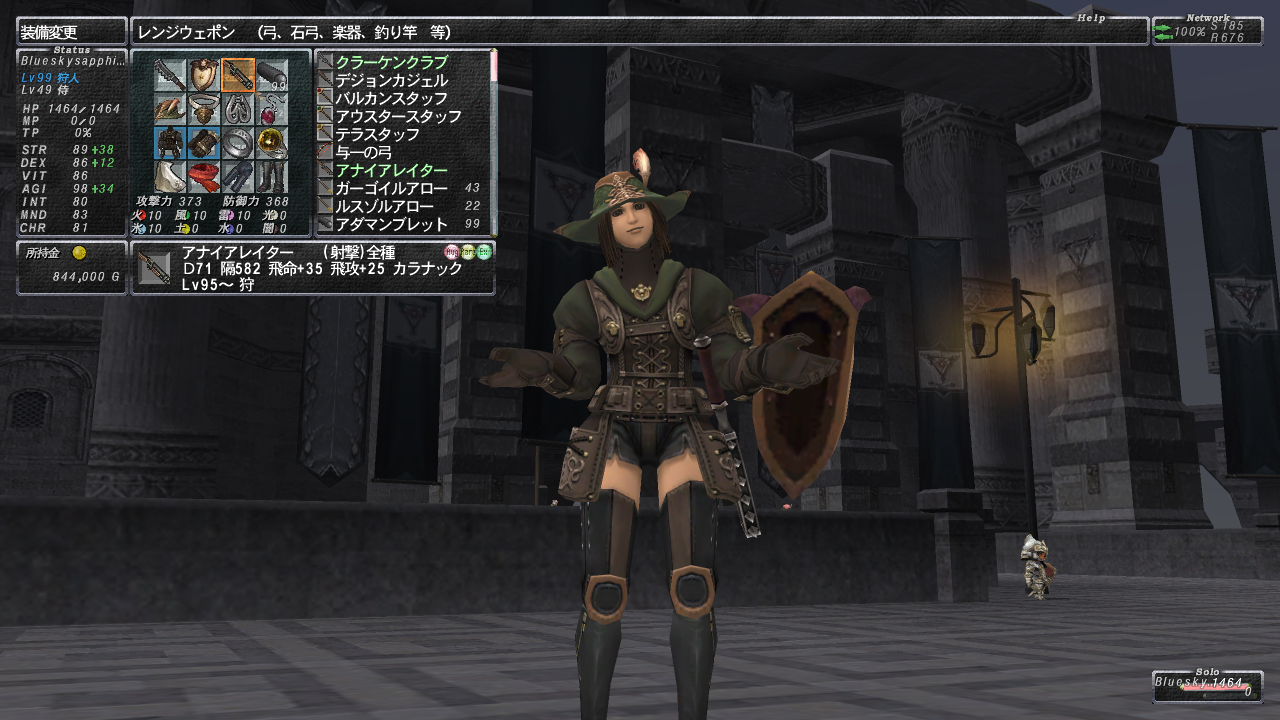
Task: Select the yellow gem ring slot
Action: click(271, 143)
